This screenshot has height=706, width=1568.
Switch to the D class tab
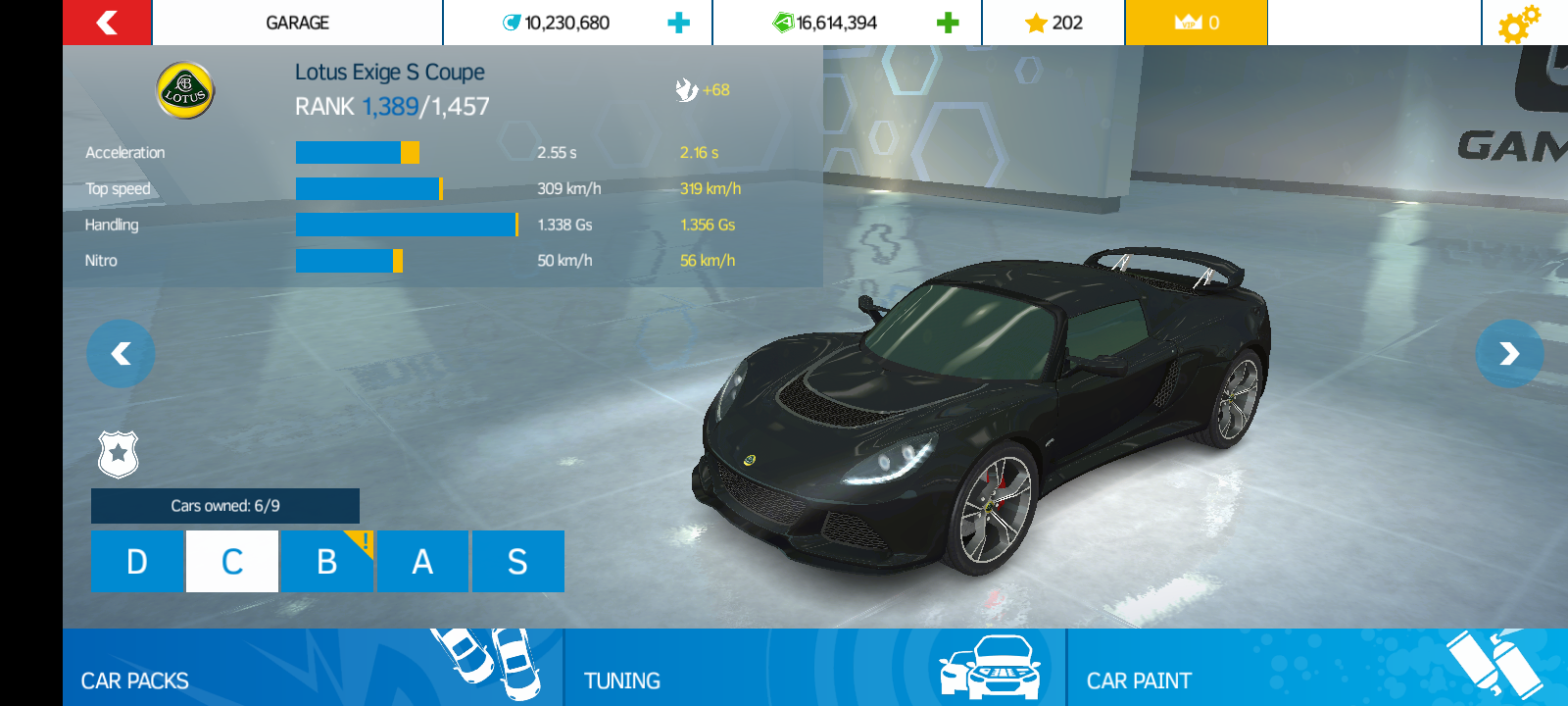[137, 562]
